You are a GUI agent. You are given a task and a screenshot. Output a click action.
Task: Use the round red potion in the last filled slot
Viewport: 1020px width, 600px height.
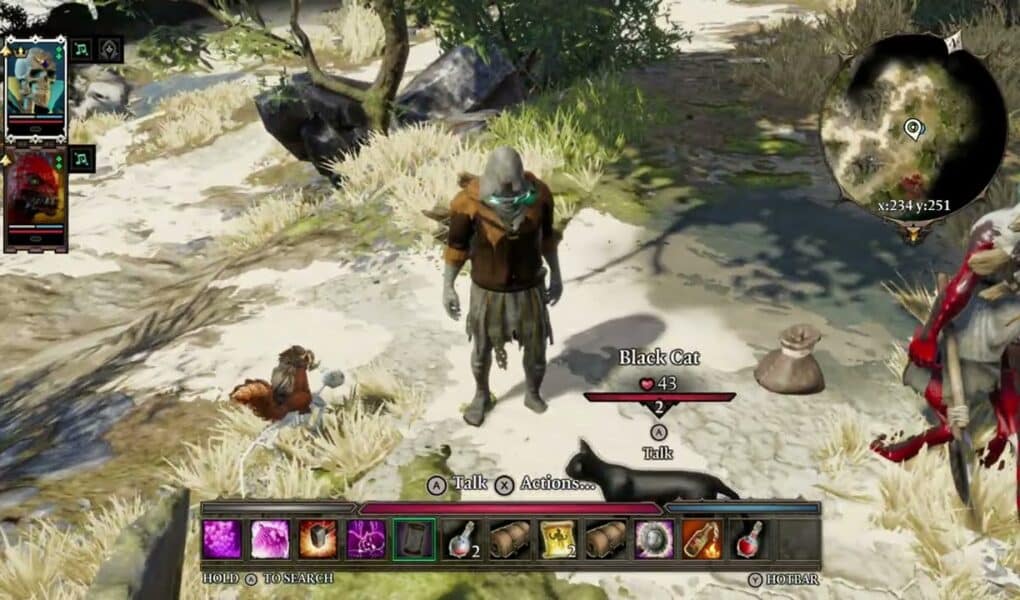coord(749,539)
